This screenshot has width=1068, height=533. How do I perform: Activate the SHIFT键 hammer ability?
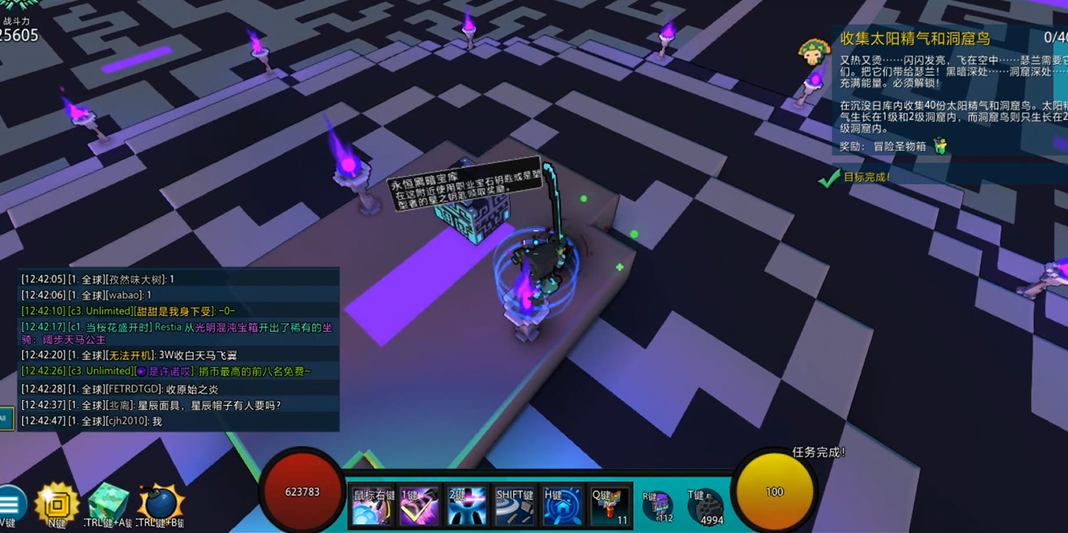coord(515,507)
